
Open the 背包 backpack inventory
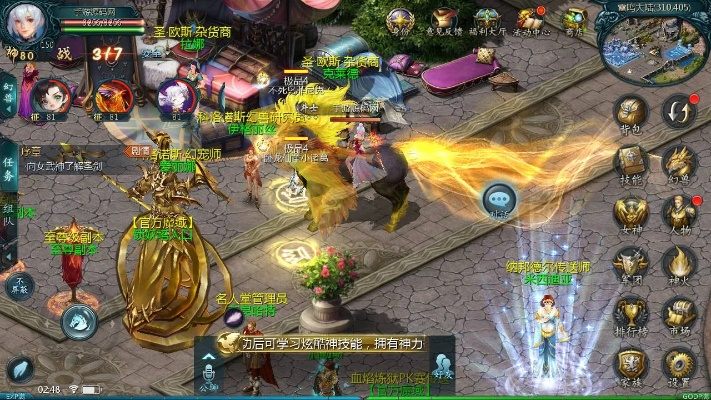point(630,111)
